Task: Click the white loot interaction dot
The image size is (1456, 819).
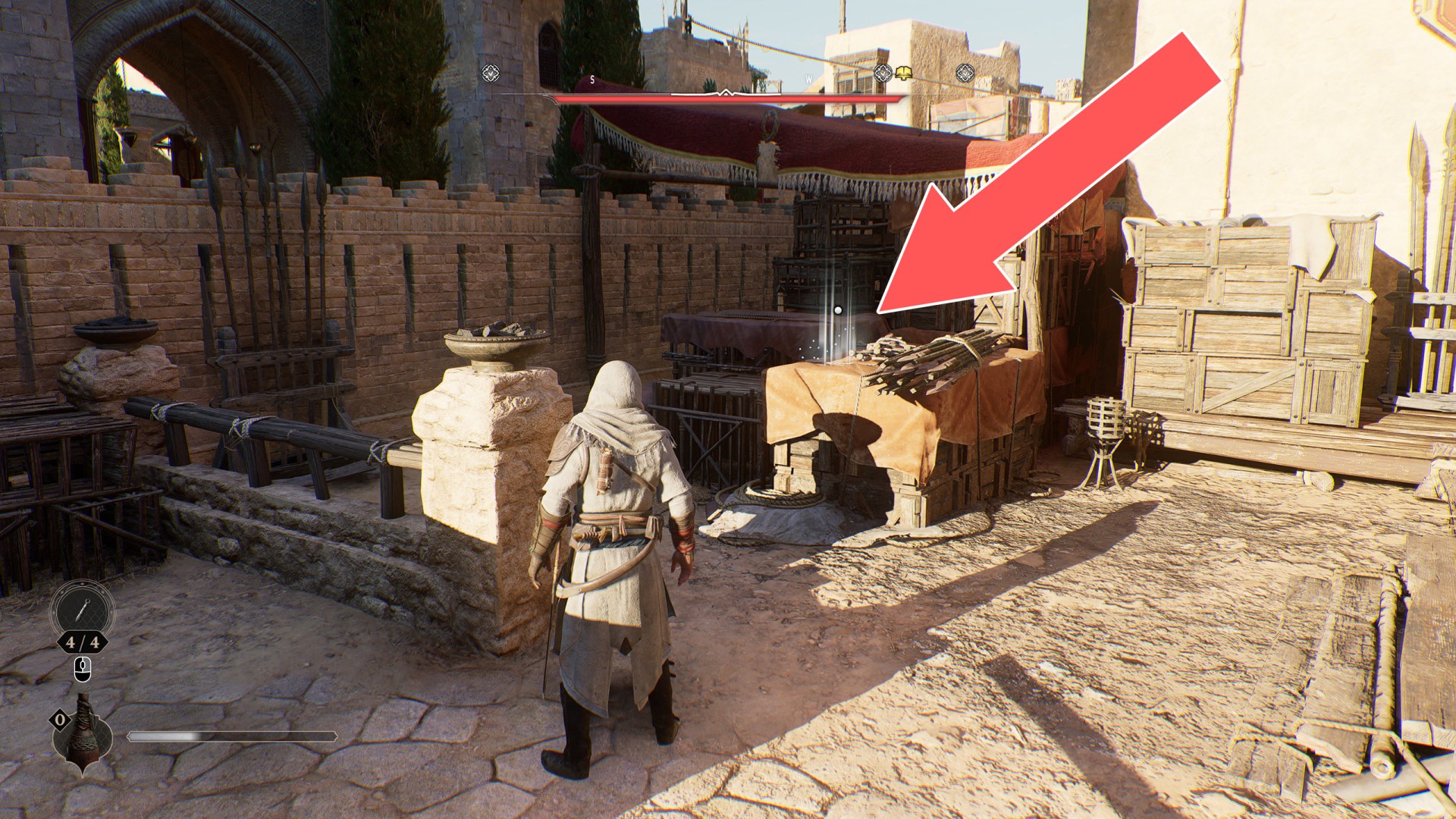Action: [x=838, y=310]
